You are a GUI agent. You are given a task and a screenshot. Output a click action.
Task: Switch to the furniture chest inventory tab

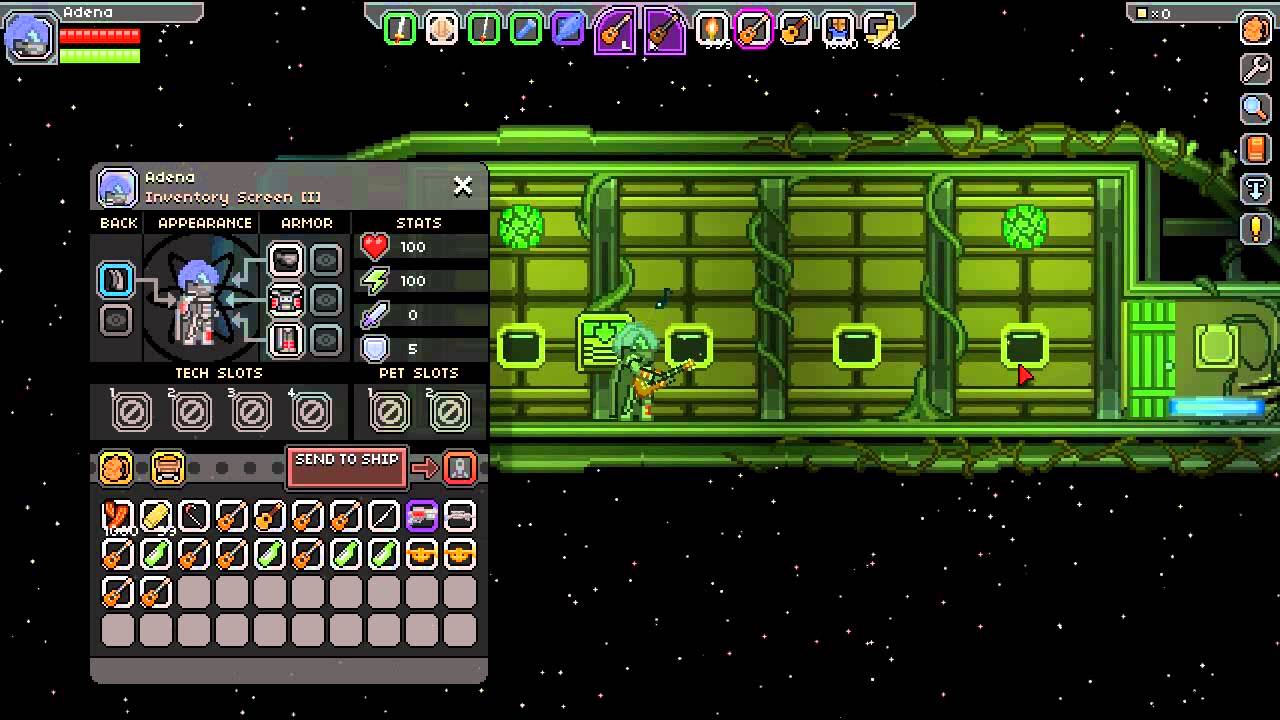pyautogui.click(x=167, y=467)
